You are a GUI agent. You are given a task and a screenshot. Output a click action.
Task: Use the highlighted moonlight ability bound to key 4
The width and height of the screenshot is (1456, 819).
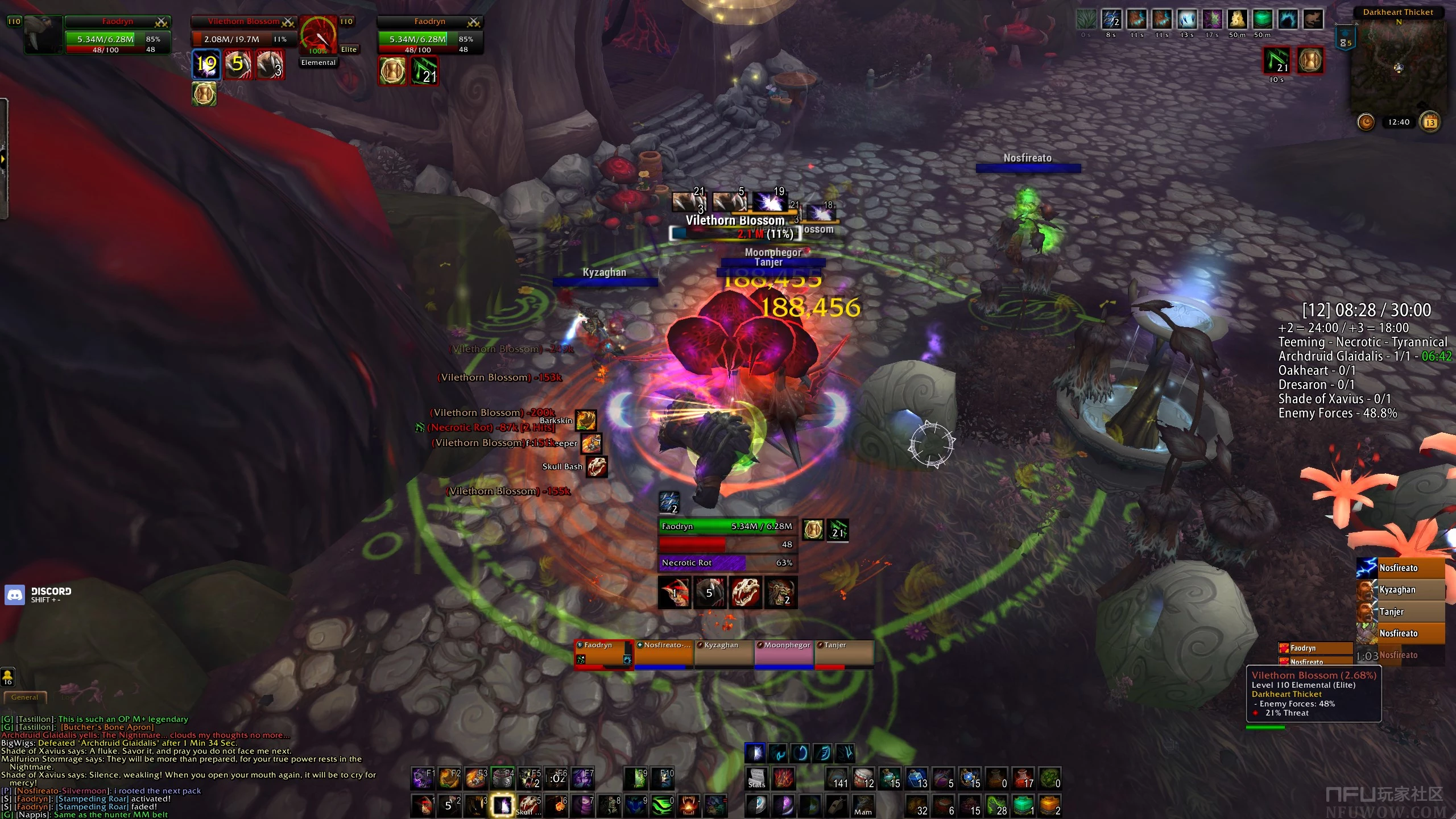pos(503,805)
